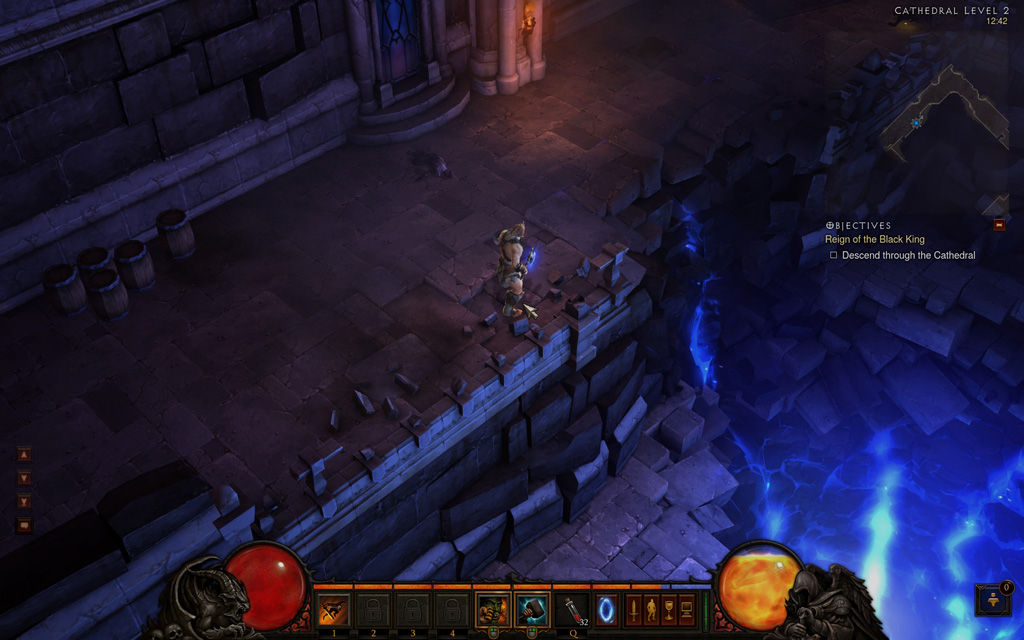Use the green-faced primary attack skill
Viewport: 1024px width, 640px height.
click(x=492, y=609)
